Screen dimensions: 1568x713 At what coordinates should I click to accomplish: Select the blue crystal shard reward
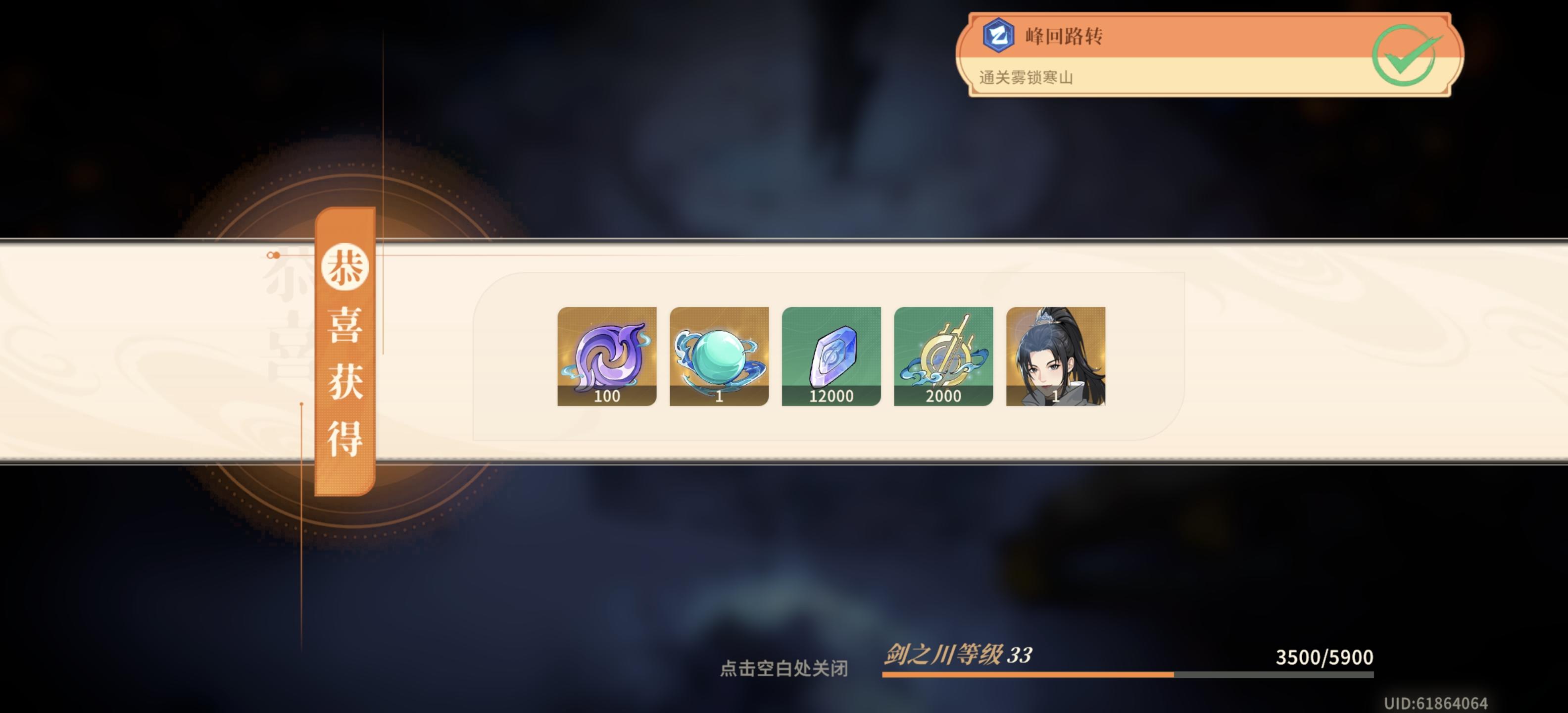pos(830,356)
